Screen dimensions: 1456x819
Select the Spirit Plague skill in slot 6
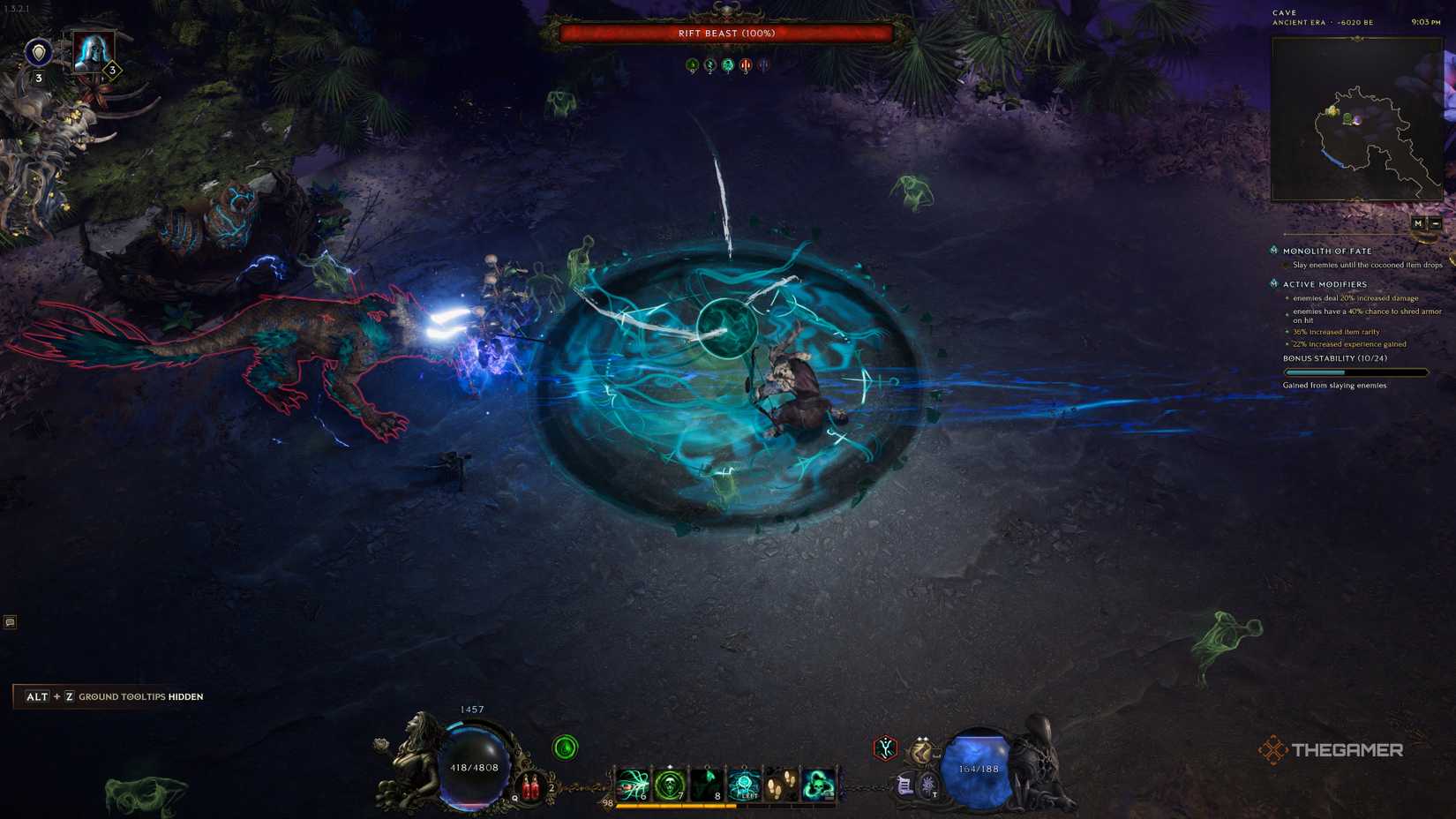coord(634,782)
